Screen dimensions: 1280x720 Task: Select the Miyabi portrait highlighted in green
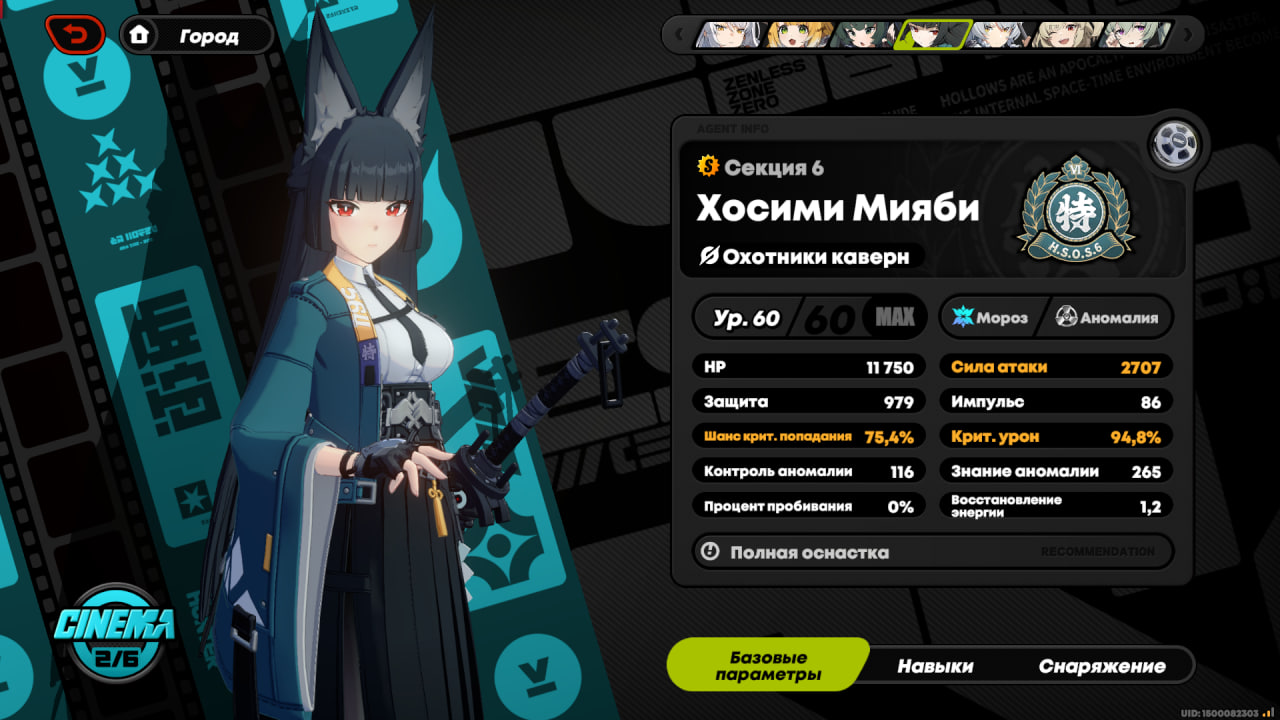(x=930, y=35)
